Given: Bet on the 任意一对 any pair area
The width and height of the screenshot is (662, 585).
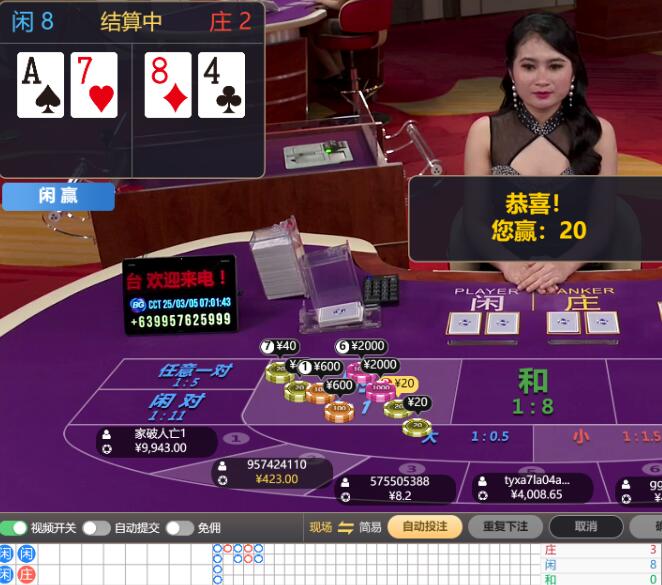Looking at the screenshot, I should (x=194, y=375).
